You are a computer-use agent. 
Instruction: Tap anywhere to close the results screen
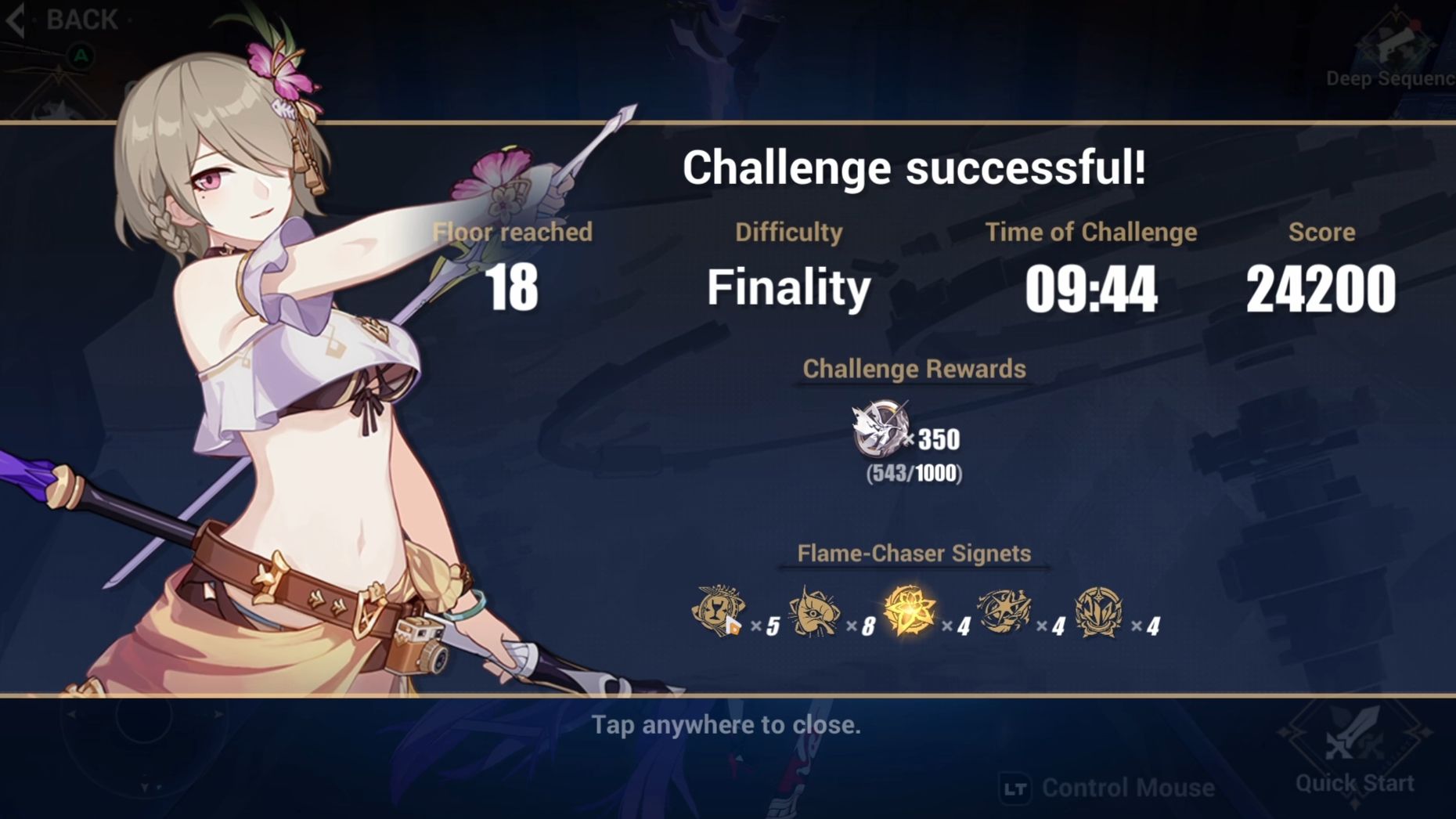pos(727,725)
